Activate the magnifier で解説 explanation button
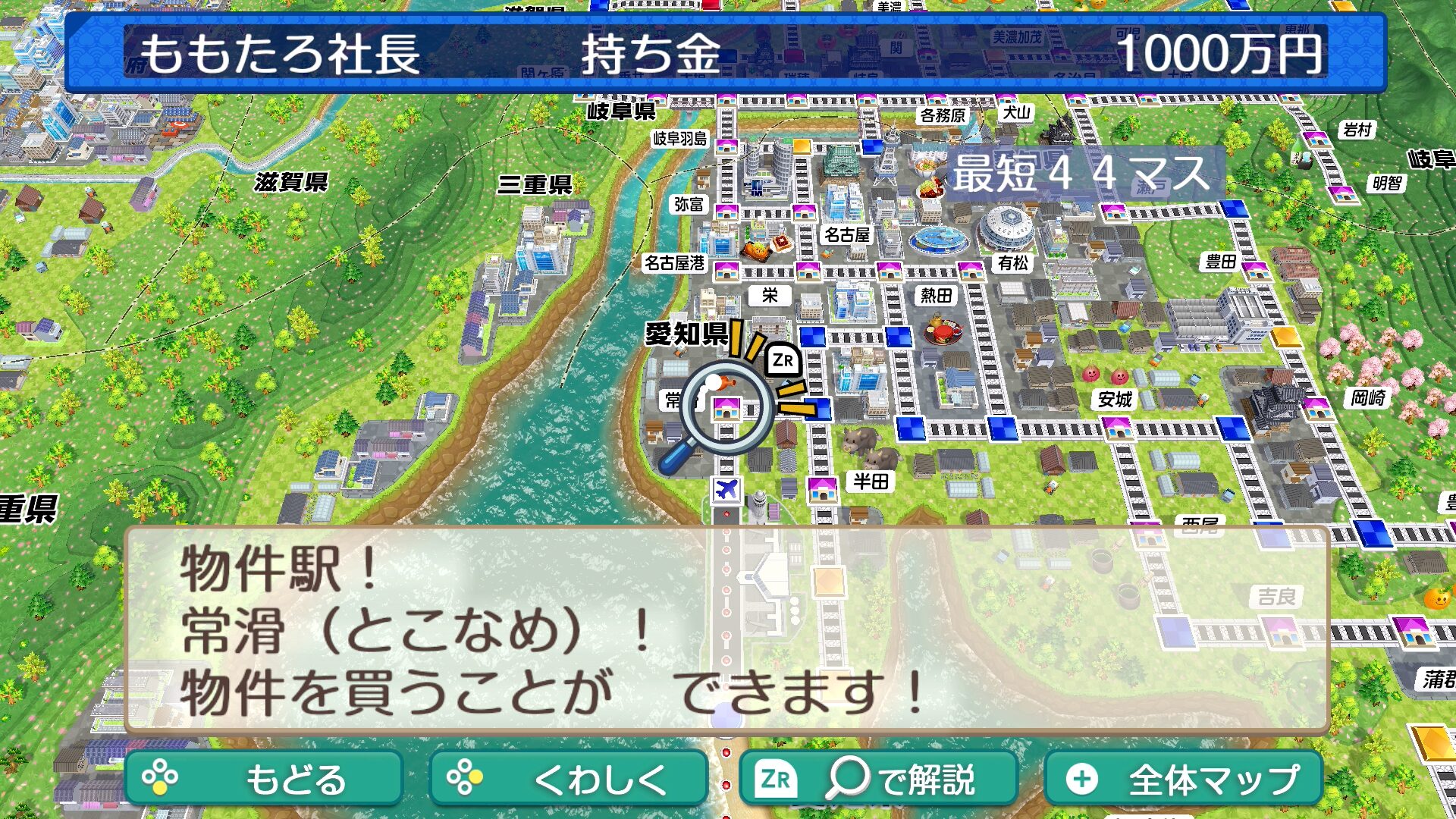This screenshot has width=1456, height=819. (877, 778)
